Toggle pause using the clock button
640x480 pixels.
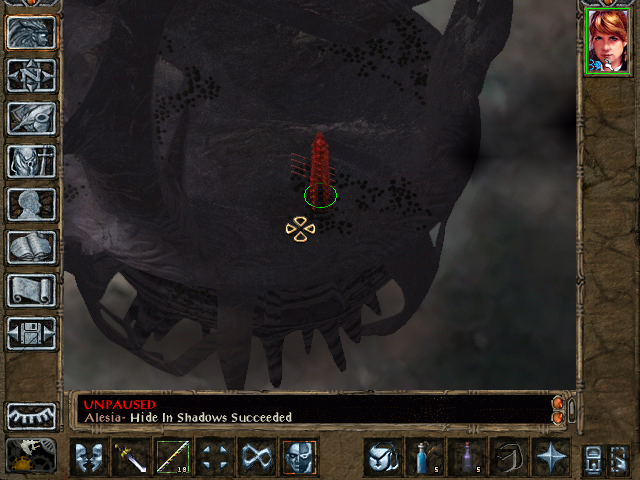(x=31, y=455)
